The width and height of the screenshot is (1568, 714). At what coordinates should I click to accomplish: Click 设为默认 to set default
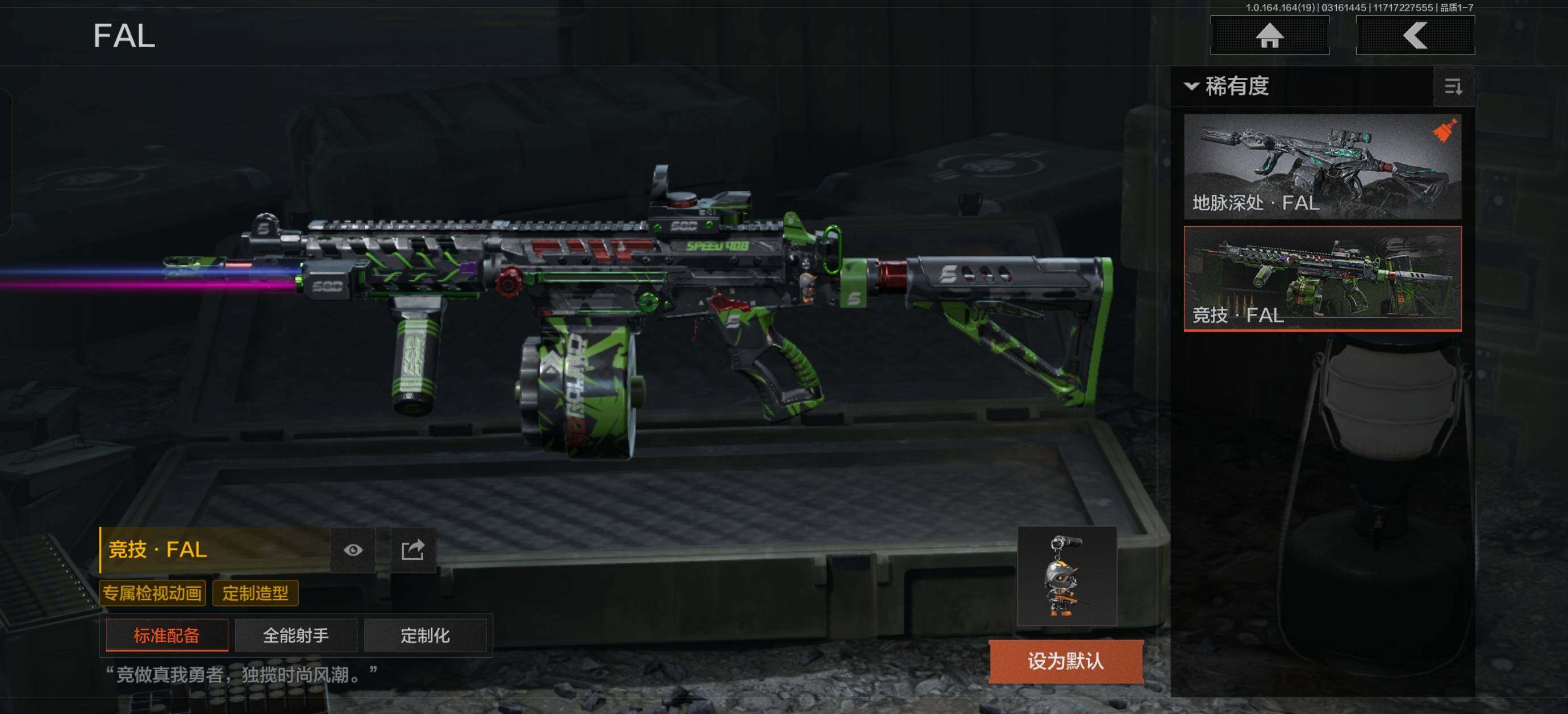pyautogui.click(x=1065, y=661)
